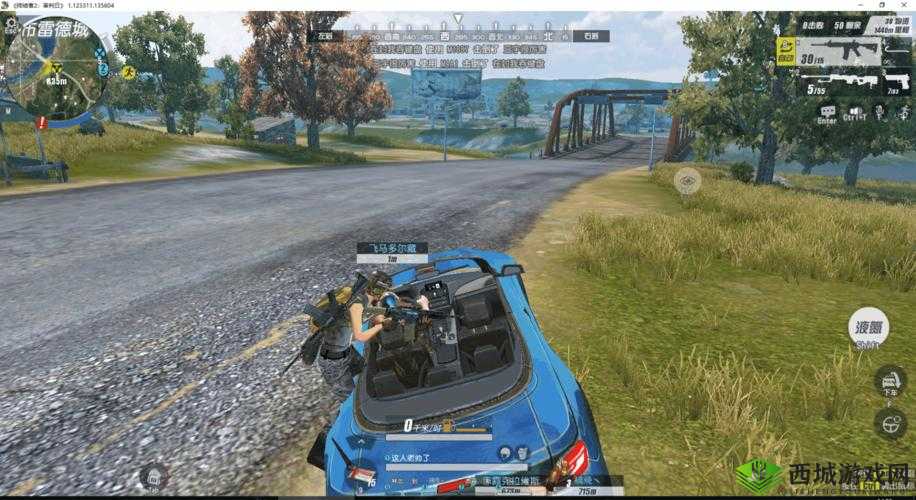Maximize the game window

(884, 5)
